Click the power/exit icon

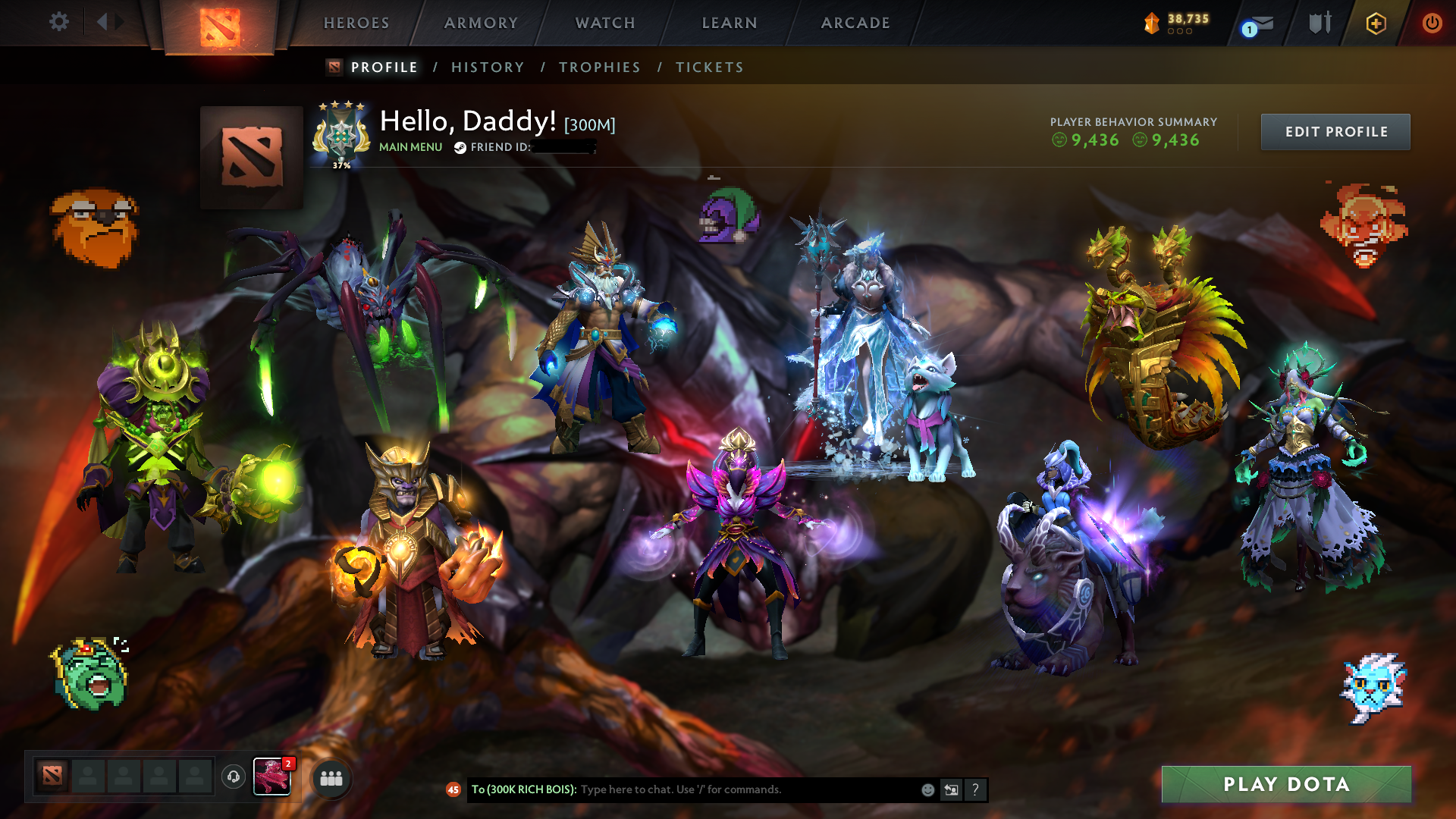1432,23
